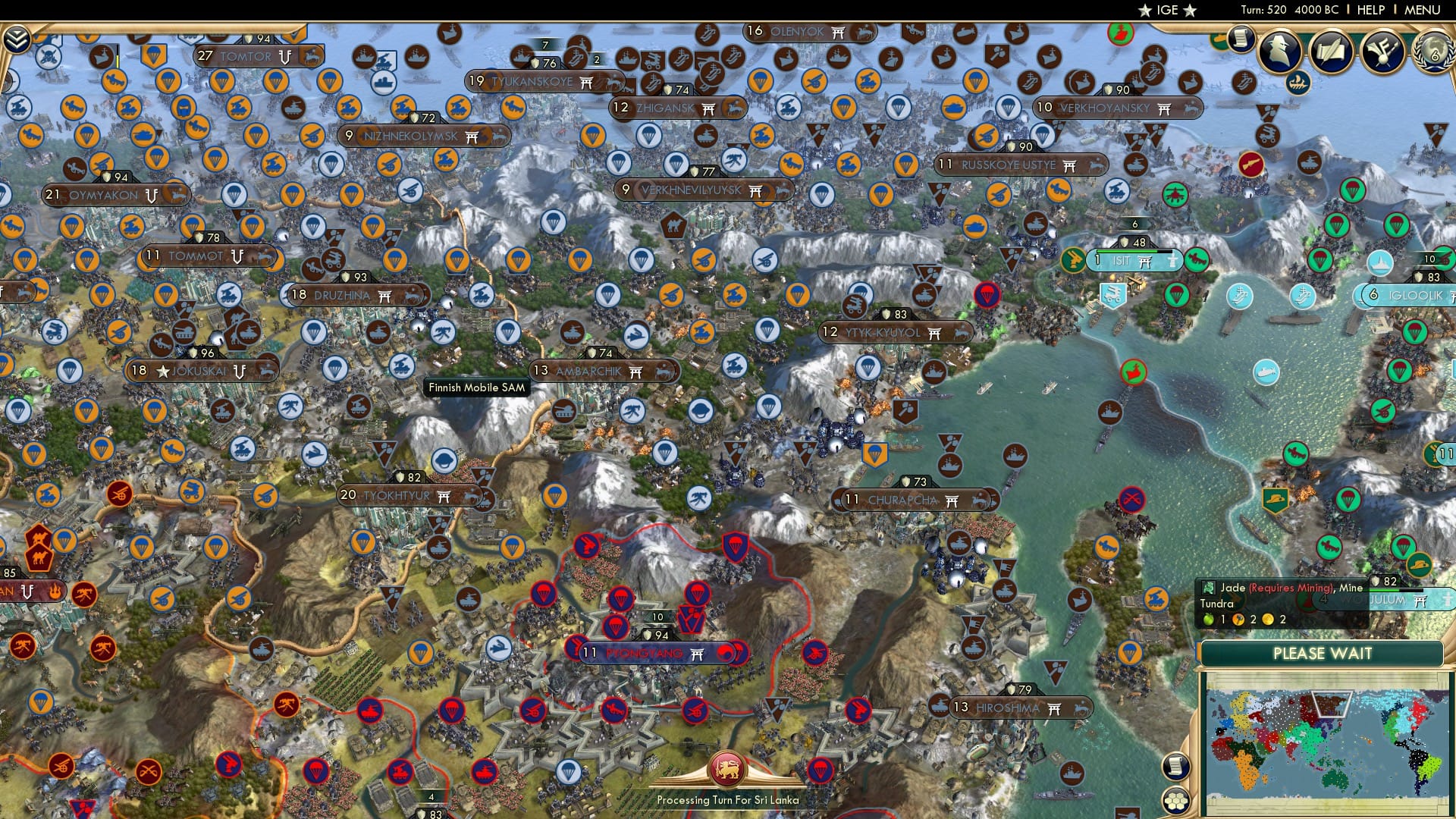Click Isit's green city health bar
The height and width of the screenshot is (819, 1456).
click(x=1127, y=251)
